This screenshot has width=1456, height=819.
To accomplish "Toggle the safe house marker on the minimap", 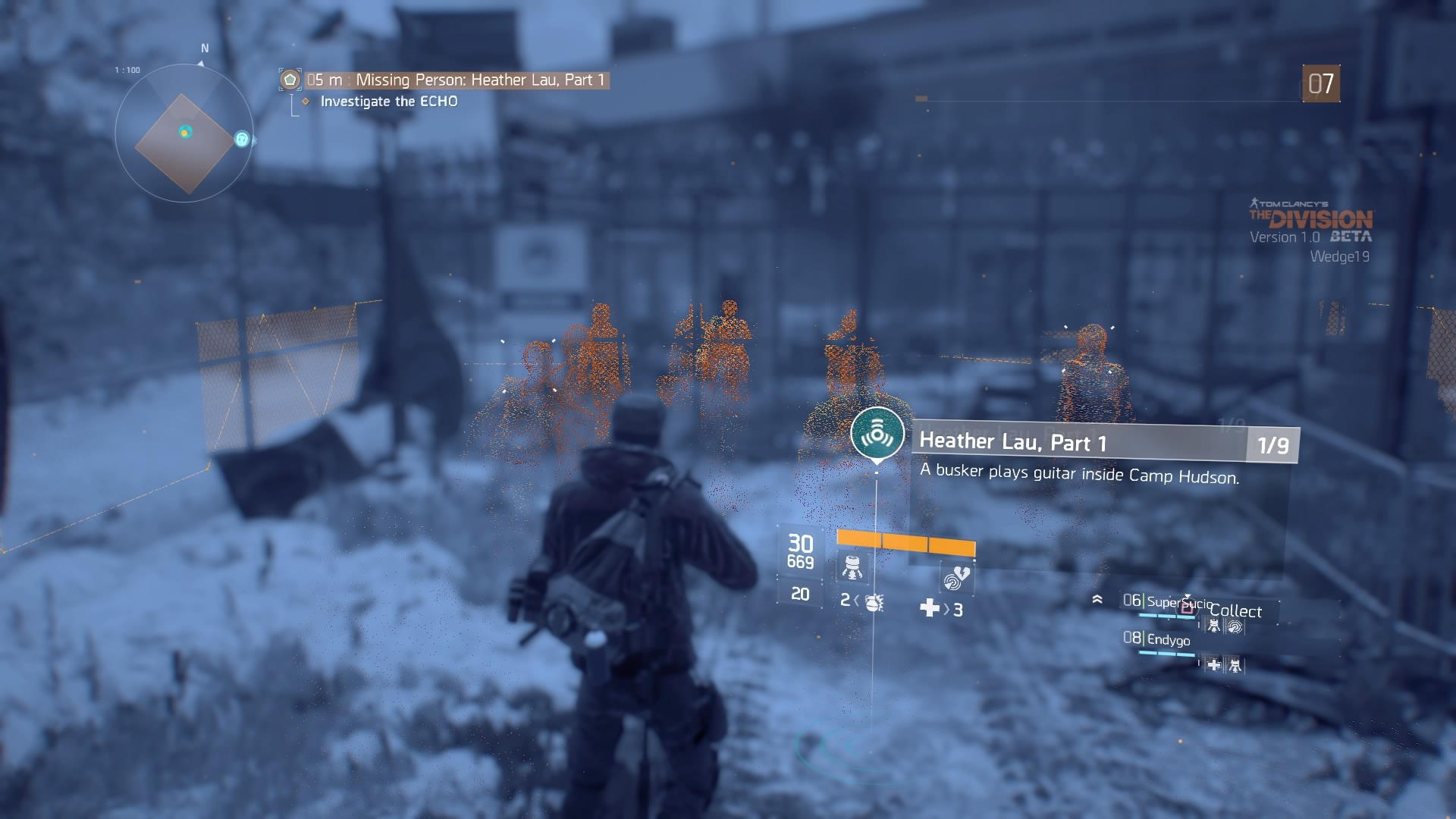I will click(241, 139).
